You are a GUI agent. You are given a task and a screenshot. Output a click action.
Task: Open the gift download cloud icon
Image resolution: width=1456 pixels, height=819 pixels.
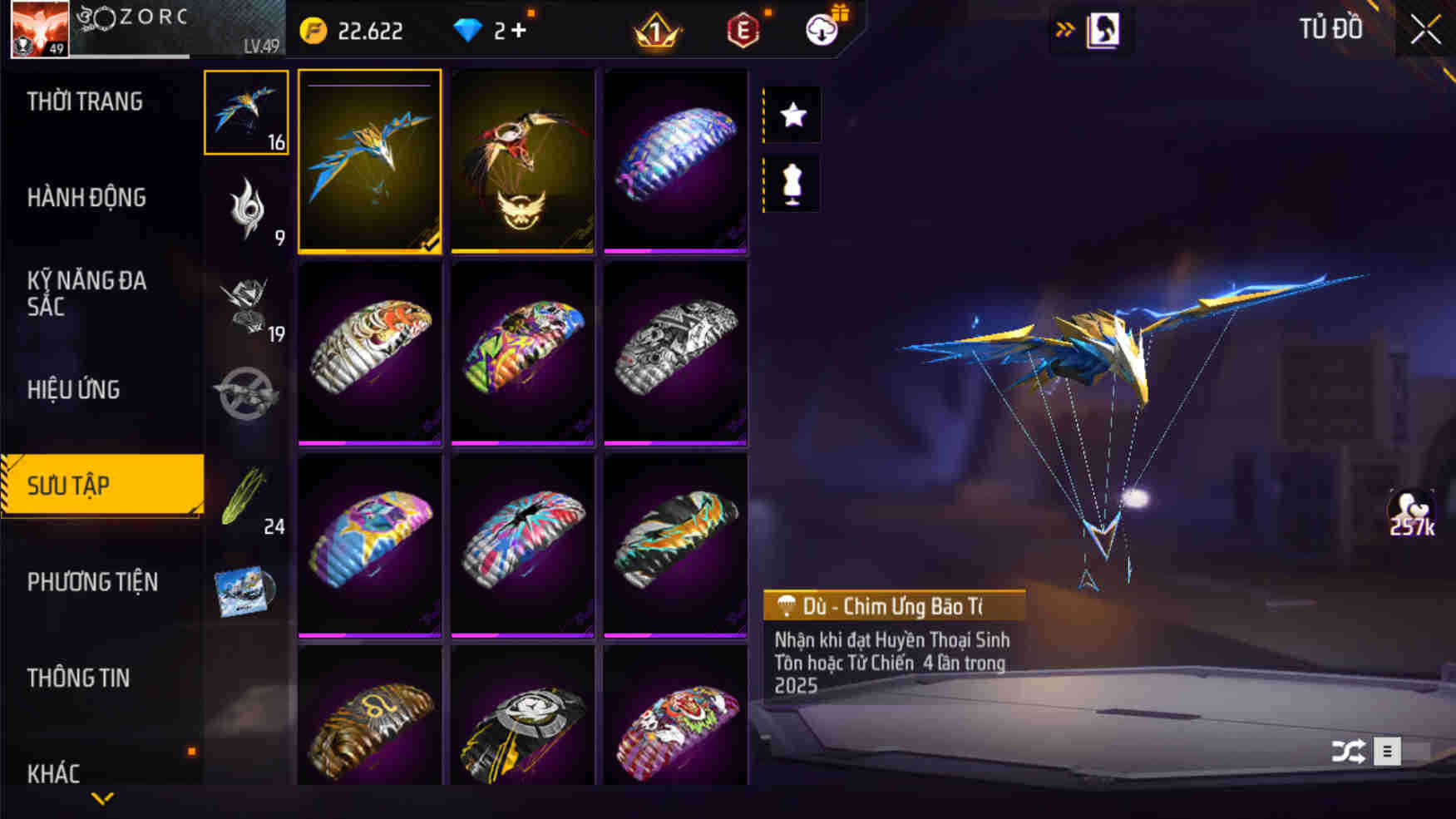pyautogui.click(x=823, y=29)
